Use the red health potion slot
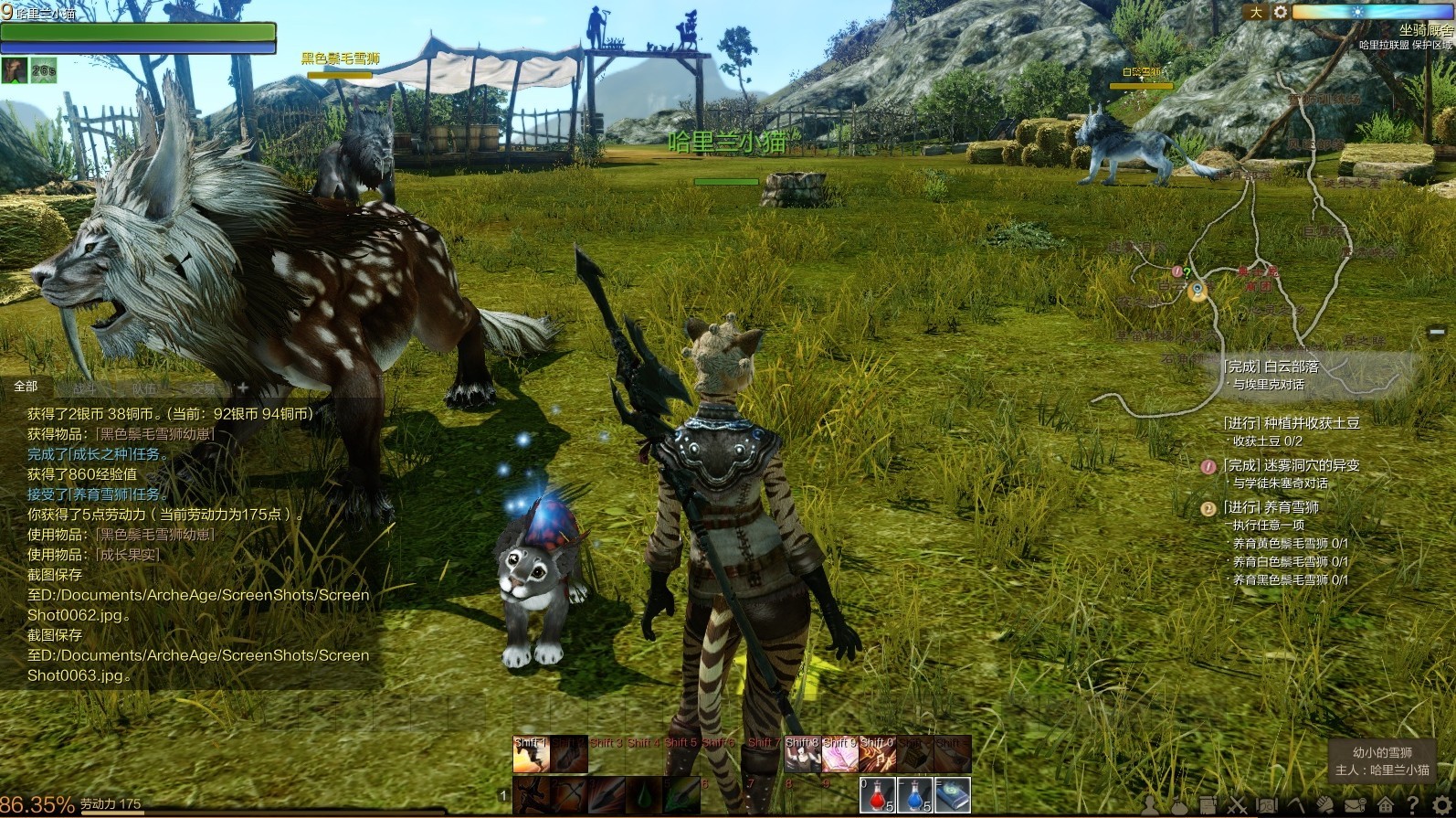The height and width of the screenshot is (818, 1456). [x=877, y=794]
